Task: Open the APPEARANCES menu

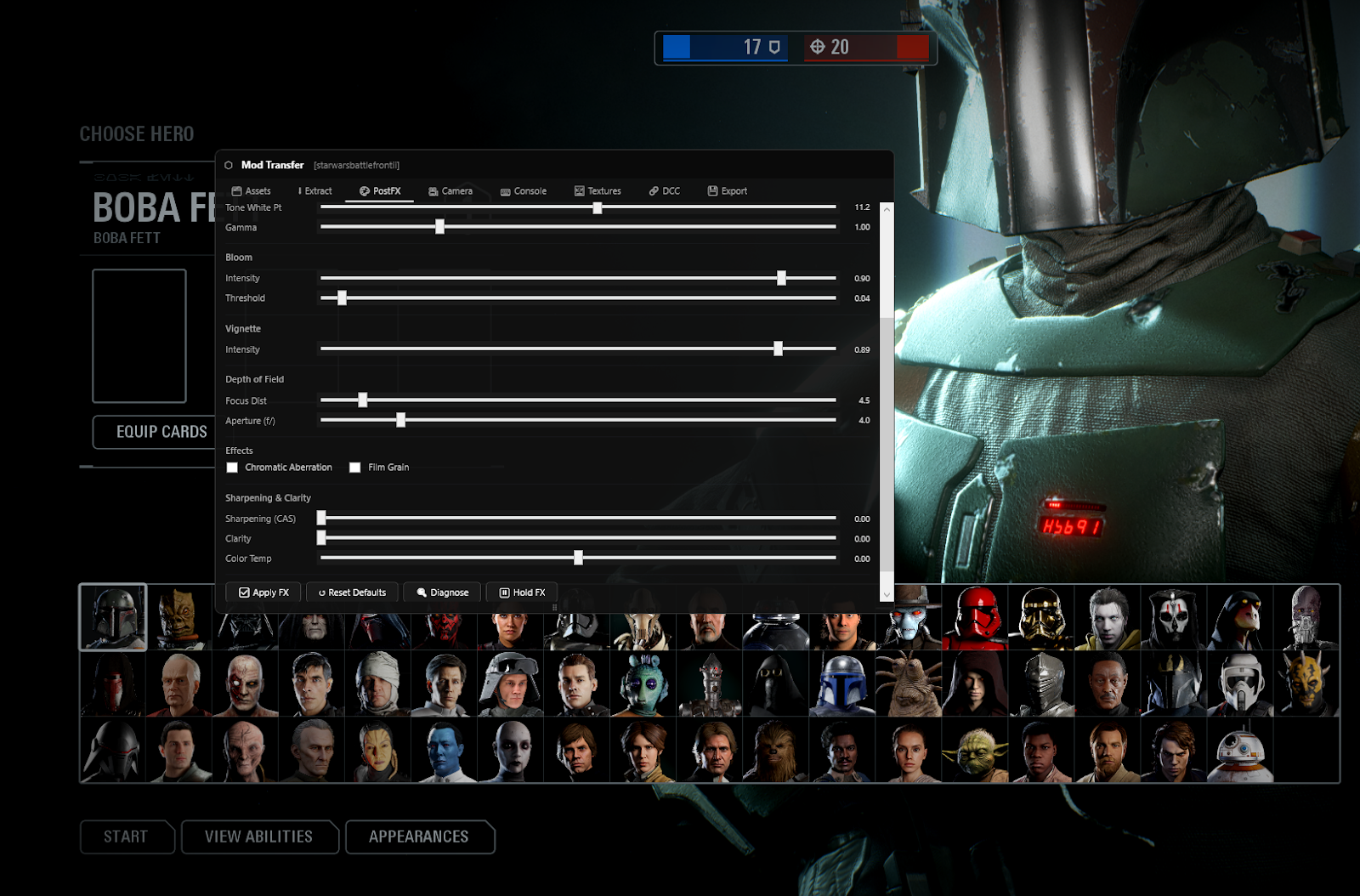Action: [420, 836]
